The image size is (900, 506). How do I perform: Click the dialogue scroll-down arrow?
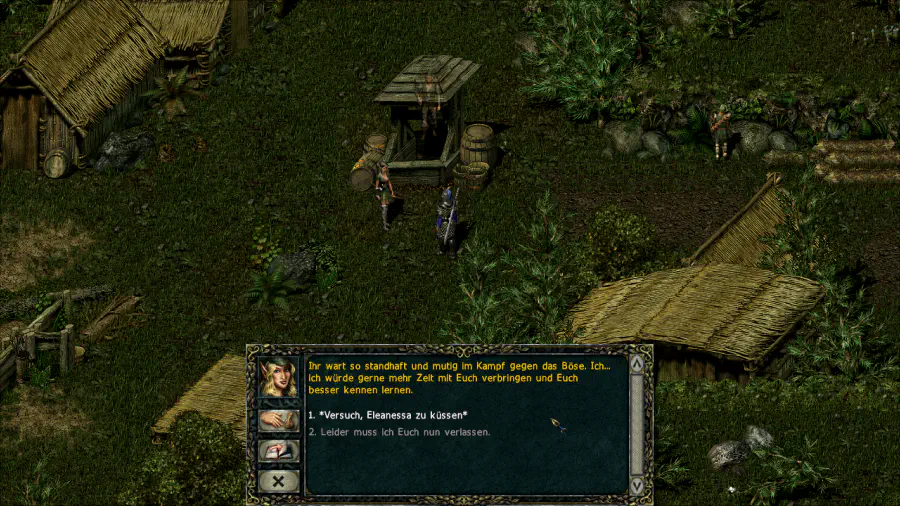coord(636,485)
